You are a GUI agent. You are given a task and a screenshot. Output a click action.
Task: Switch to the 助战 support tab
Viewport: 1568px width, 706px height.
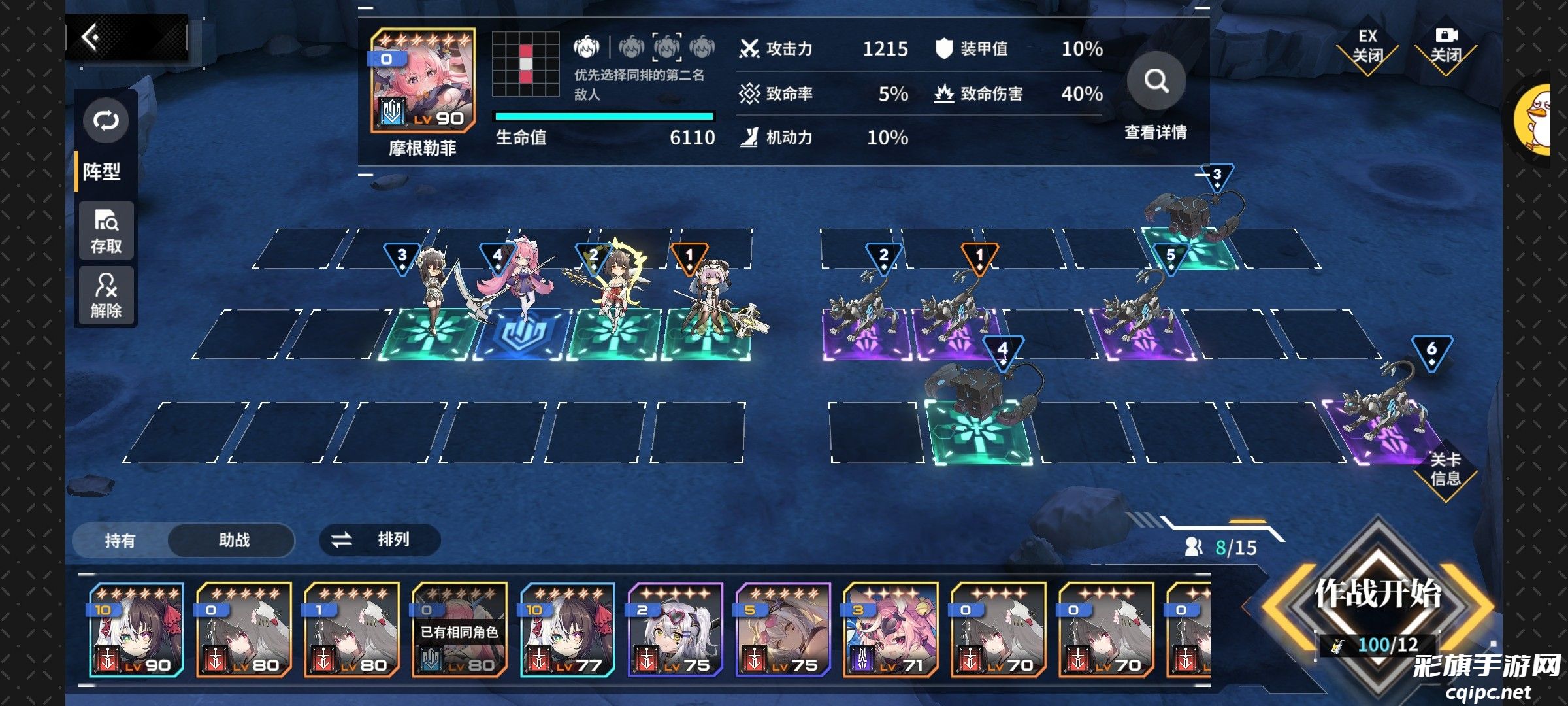[x=234, y=540]
